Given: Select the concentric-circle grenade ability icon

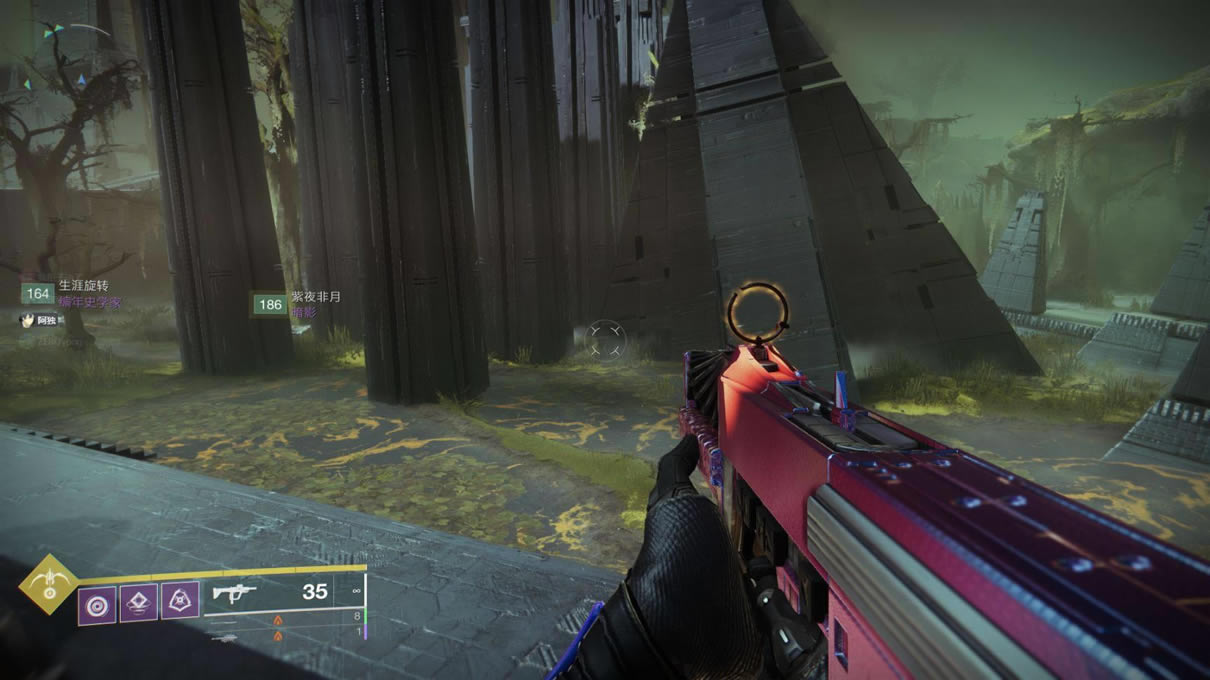Looking at the screenshot, I should (x=97, y=604).
